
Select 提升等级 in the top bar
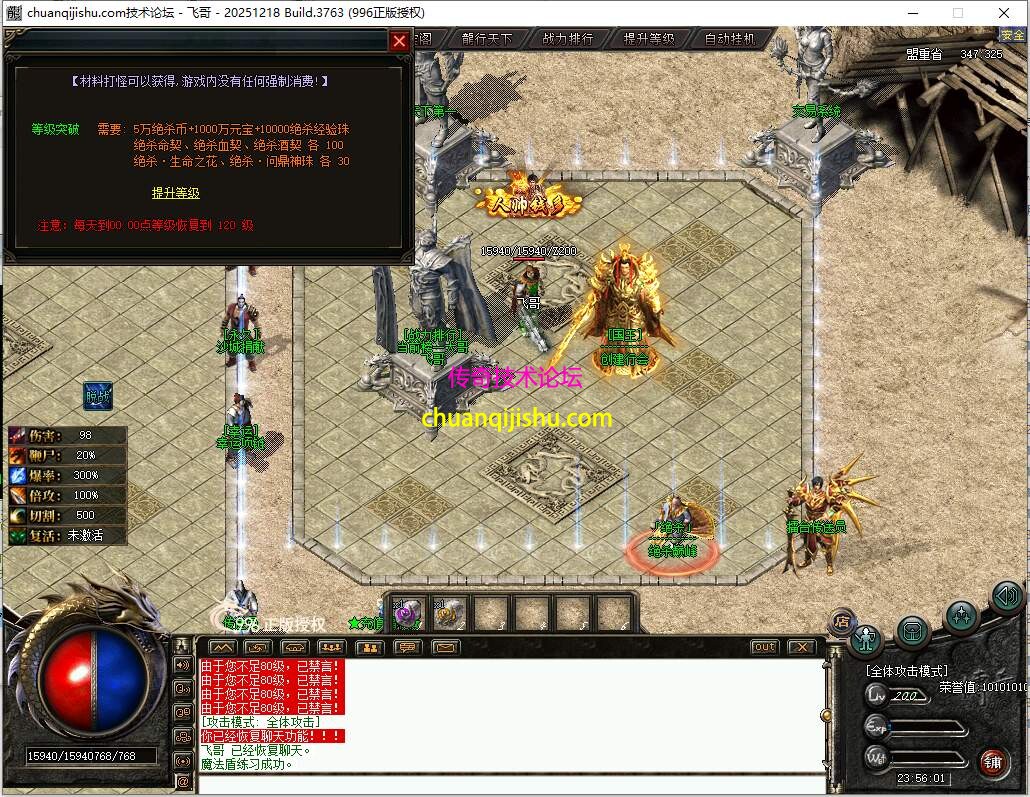[649, 39]
